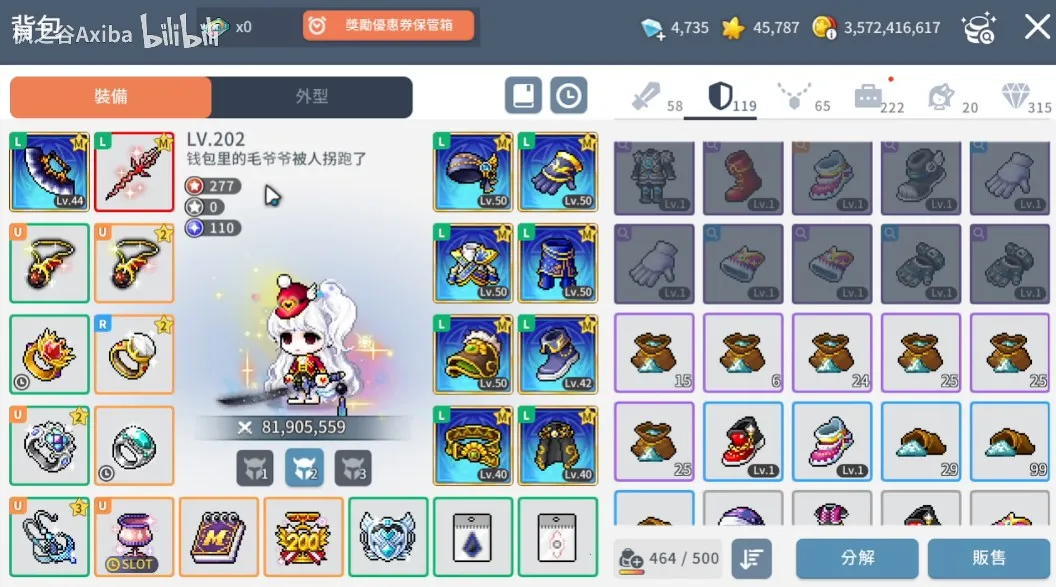The width and height of the screenshot is (1056, 587).
Task: Close the backpack window
Action: (1036, 27)
